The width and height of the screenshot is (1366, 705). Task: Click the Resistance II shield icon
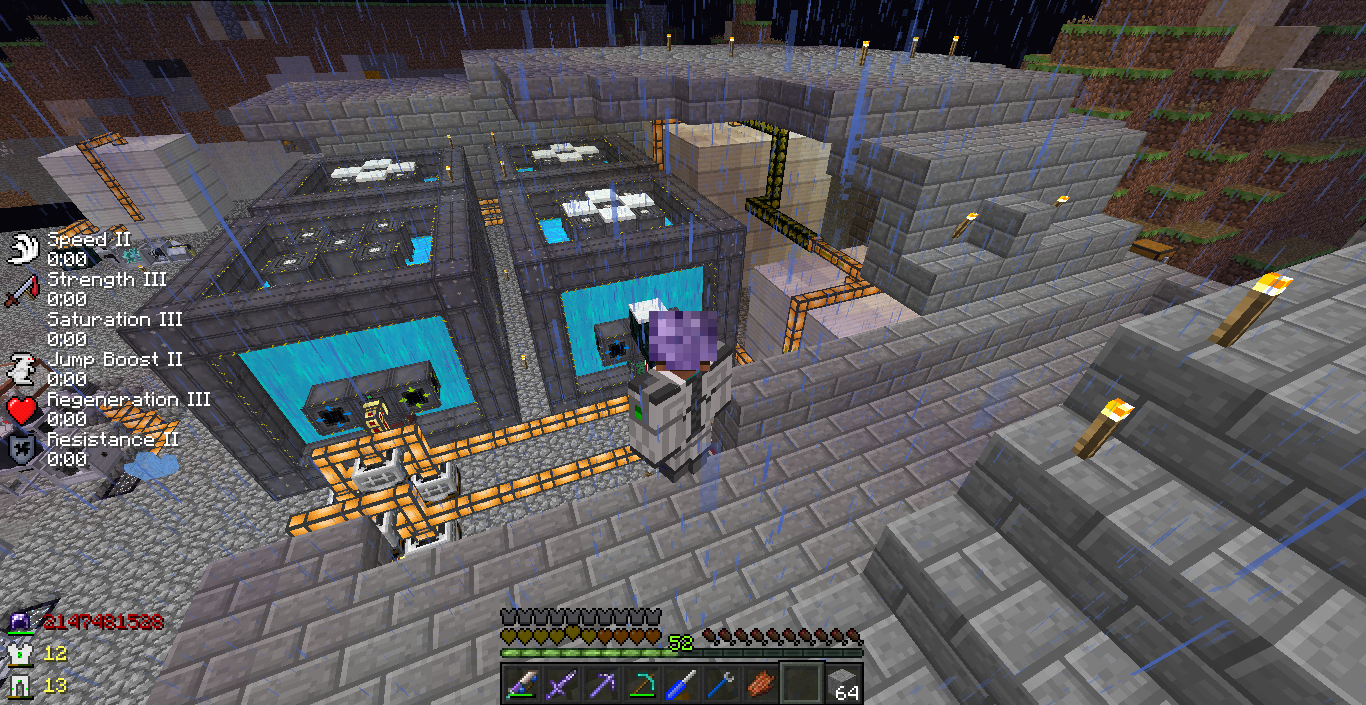pyautogui.click(x=23, y=449)
